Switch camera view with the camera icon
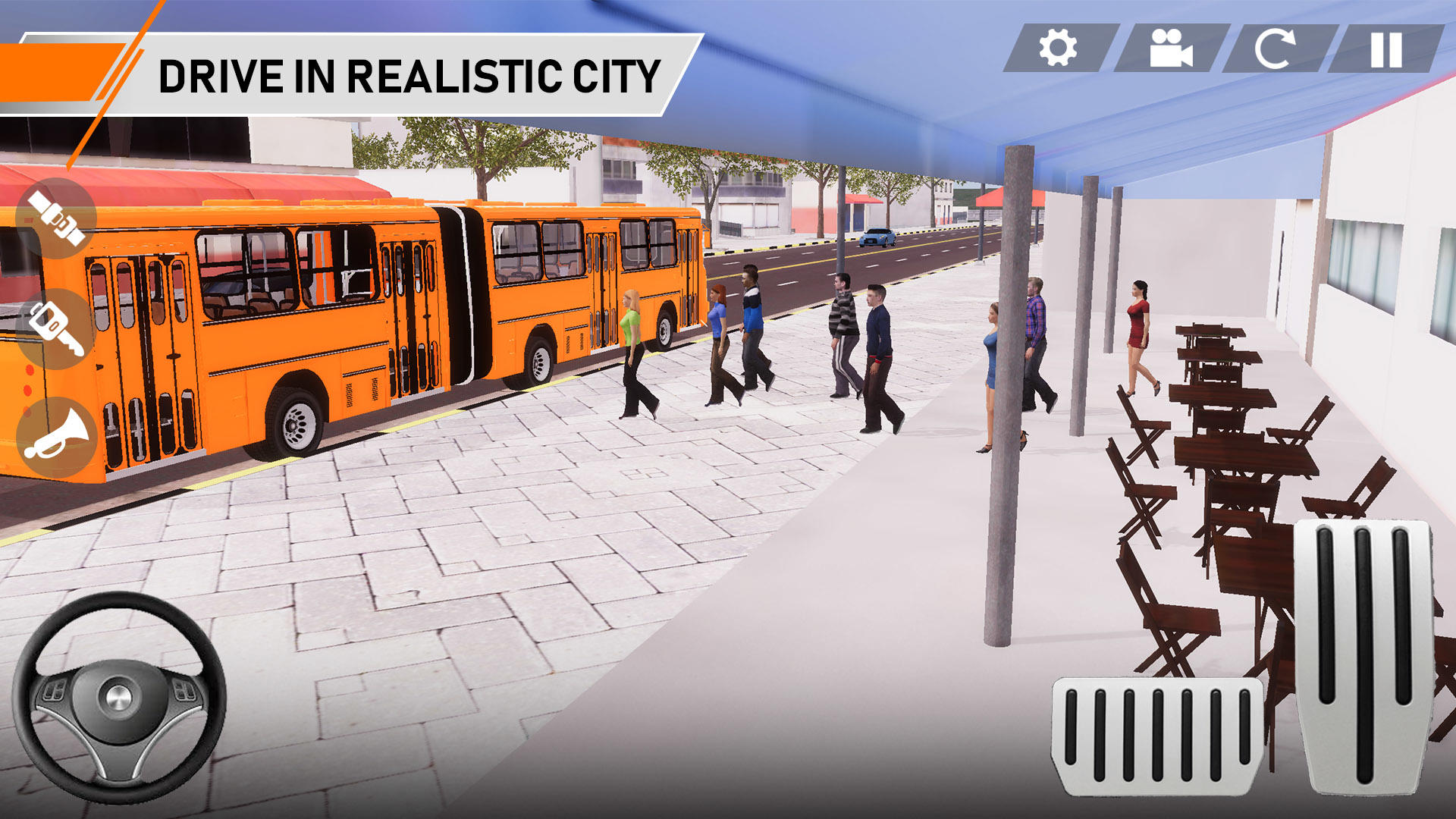 tap(1170, 48)
